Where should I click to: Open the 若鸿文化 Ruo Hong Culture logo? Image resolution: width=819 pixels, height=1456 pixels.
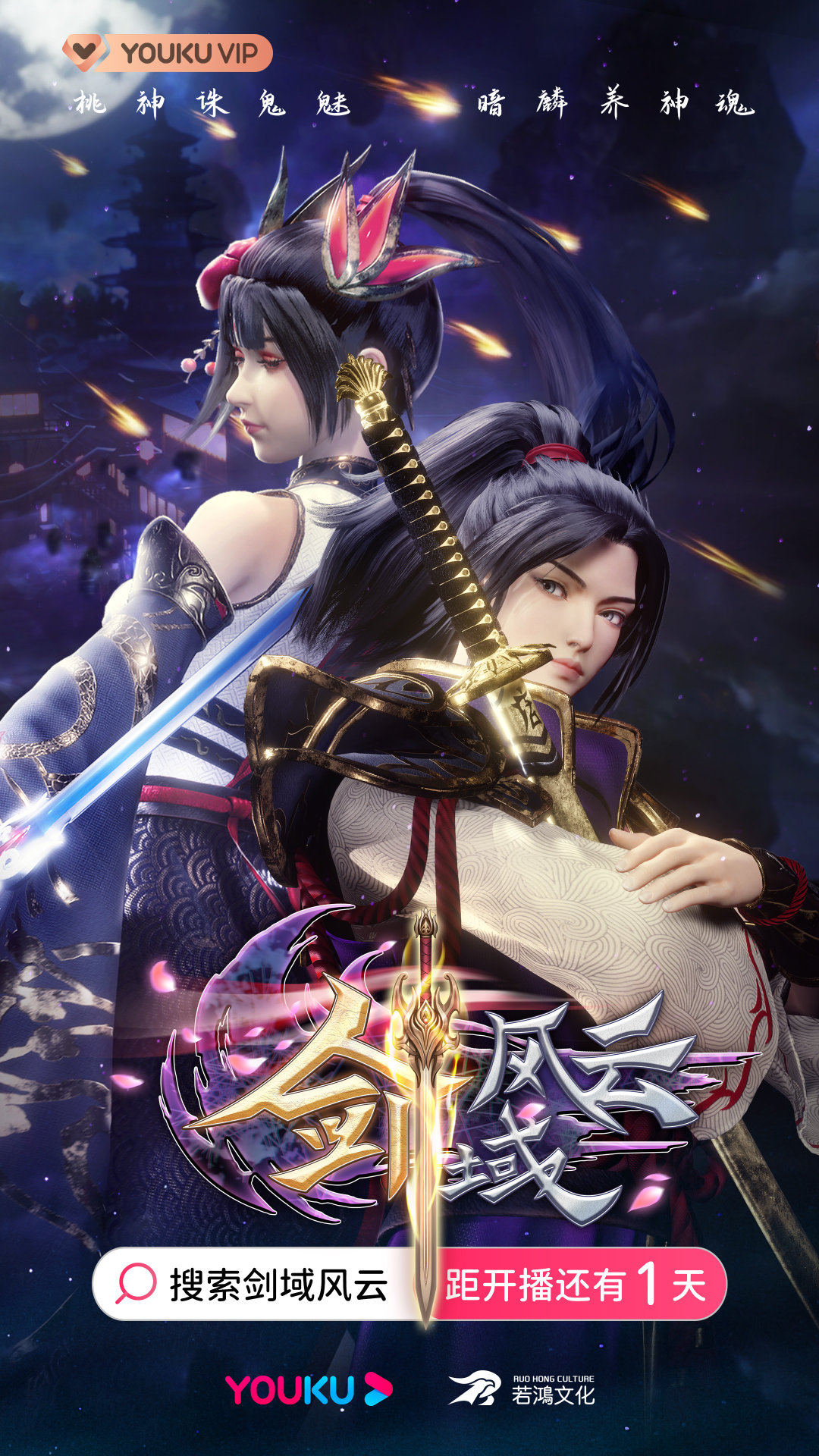coord(522,1389)
